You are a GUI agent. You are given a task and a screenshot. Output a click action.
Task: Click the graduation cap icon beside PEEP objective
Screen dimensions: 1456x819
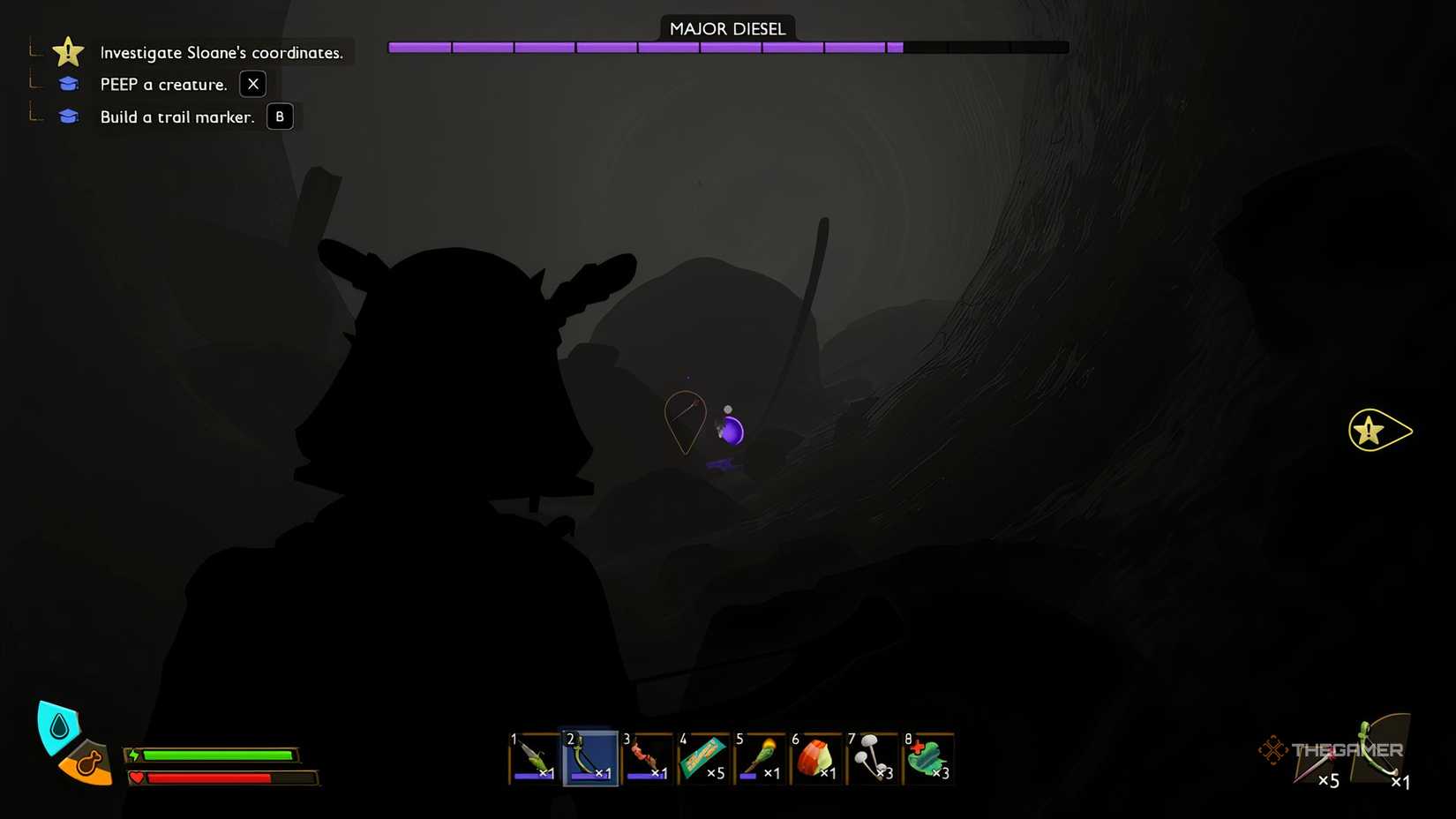[68, 84]
